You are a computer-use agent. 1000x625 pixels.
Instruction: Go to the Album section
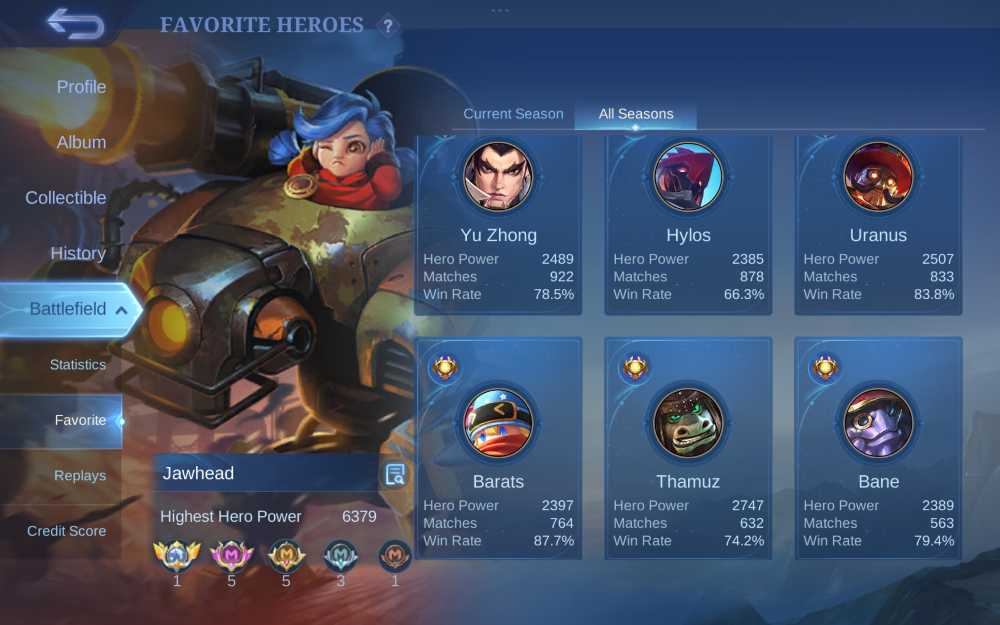point(81,142)
